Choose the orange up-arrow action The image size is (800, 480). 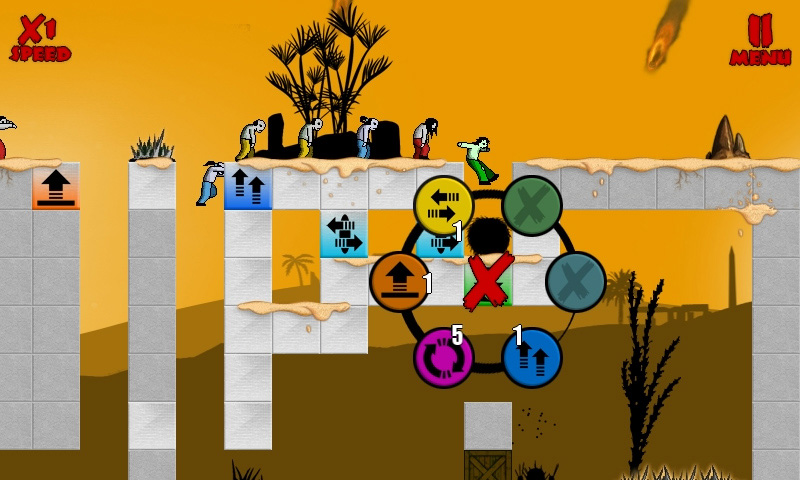click(399, 282)
